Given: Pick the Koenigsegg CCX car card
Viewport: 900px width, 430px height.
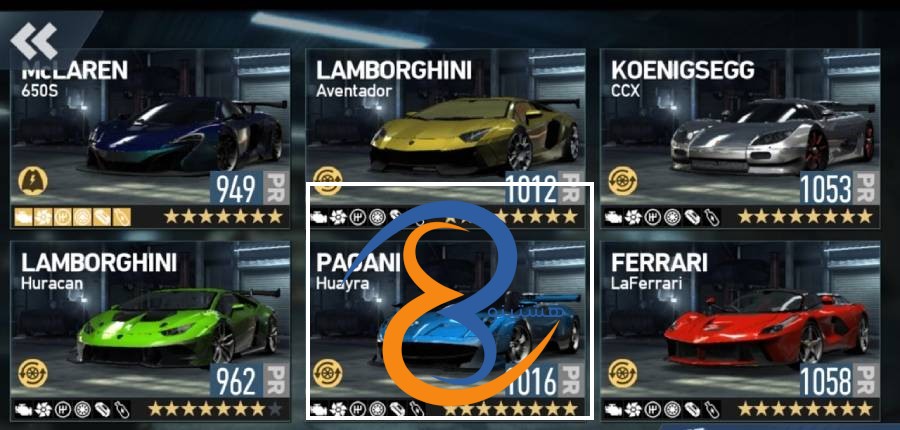Looking at the screenshot, I should (742, 140).
